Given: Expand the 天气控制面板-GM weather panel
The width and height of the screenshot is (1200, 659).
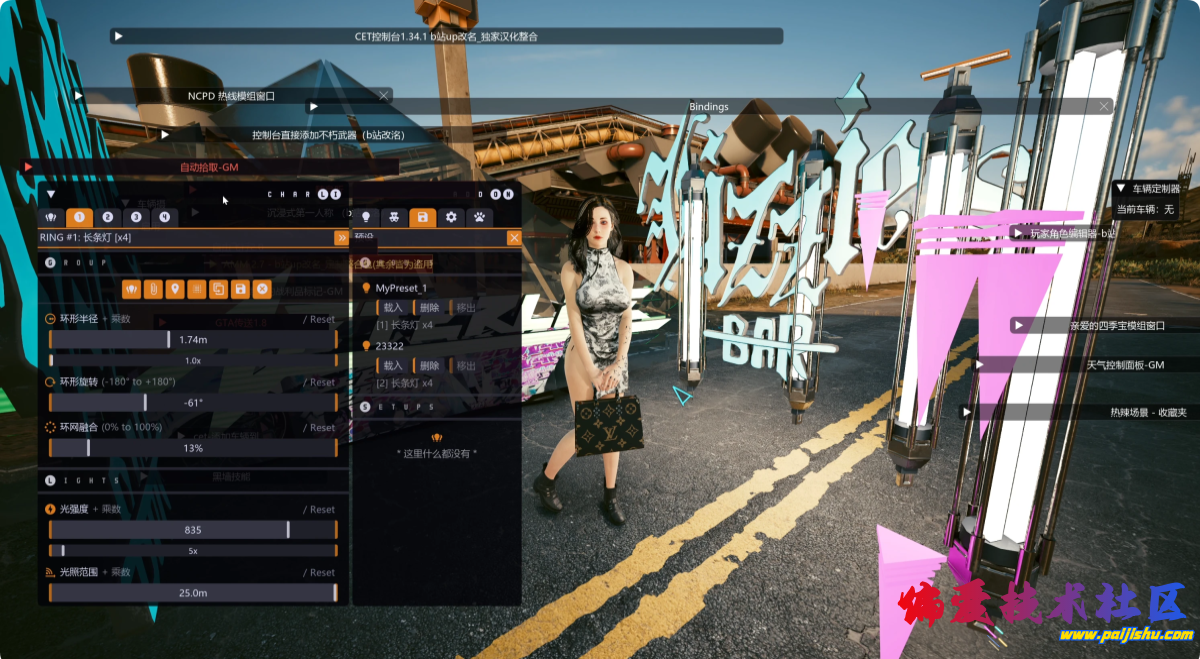Looking at the screenshot, I should [980, 365].
